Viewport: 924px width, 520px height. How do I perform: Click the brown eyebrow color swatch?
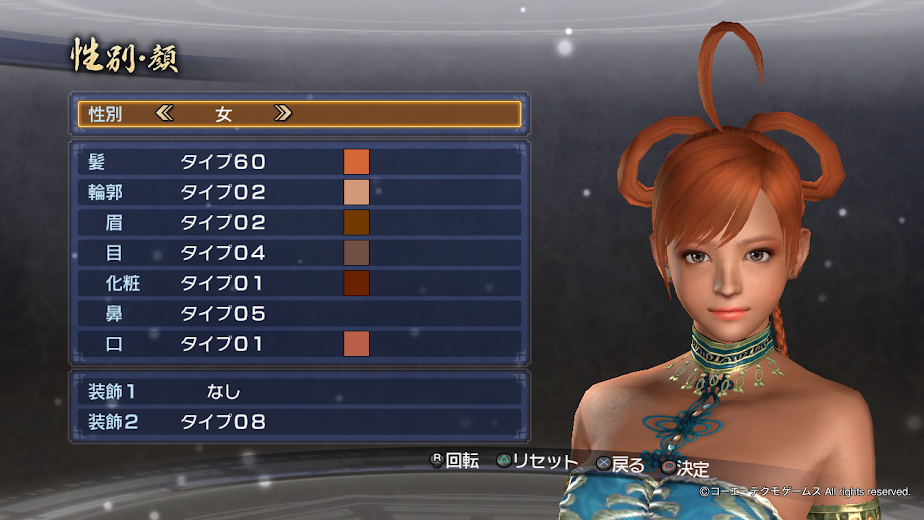(357, 222)
